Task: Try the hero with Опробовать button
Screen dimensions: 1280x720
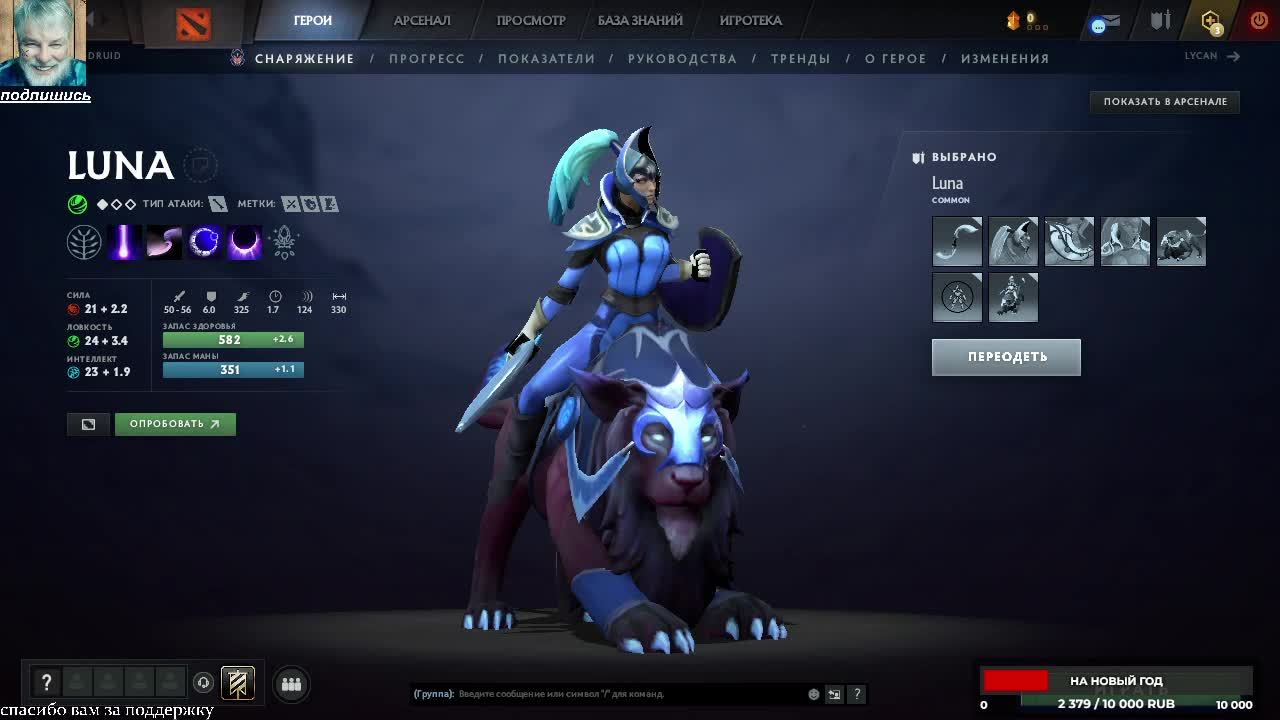Action: (175, 424)
